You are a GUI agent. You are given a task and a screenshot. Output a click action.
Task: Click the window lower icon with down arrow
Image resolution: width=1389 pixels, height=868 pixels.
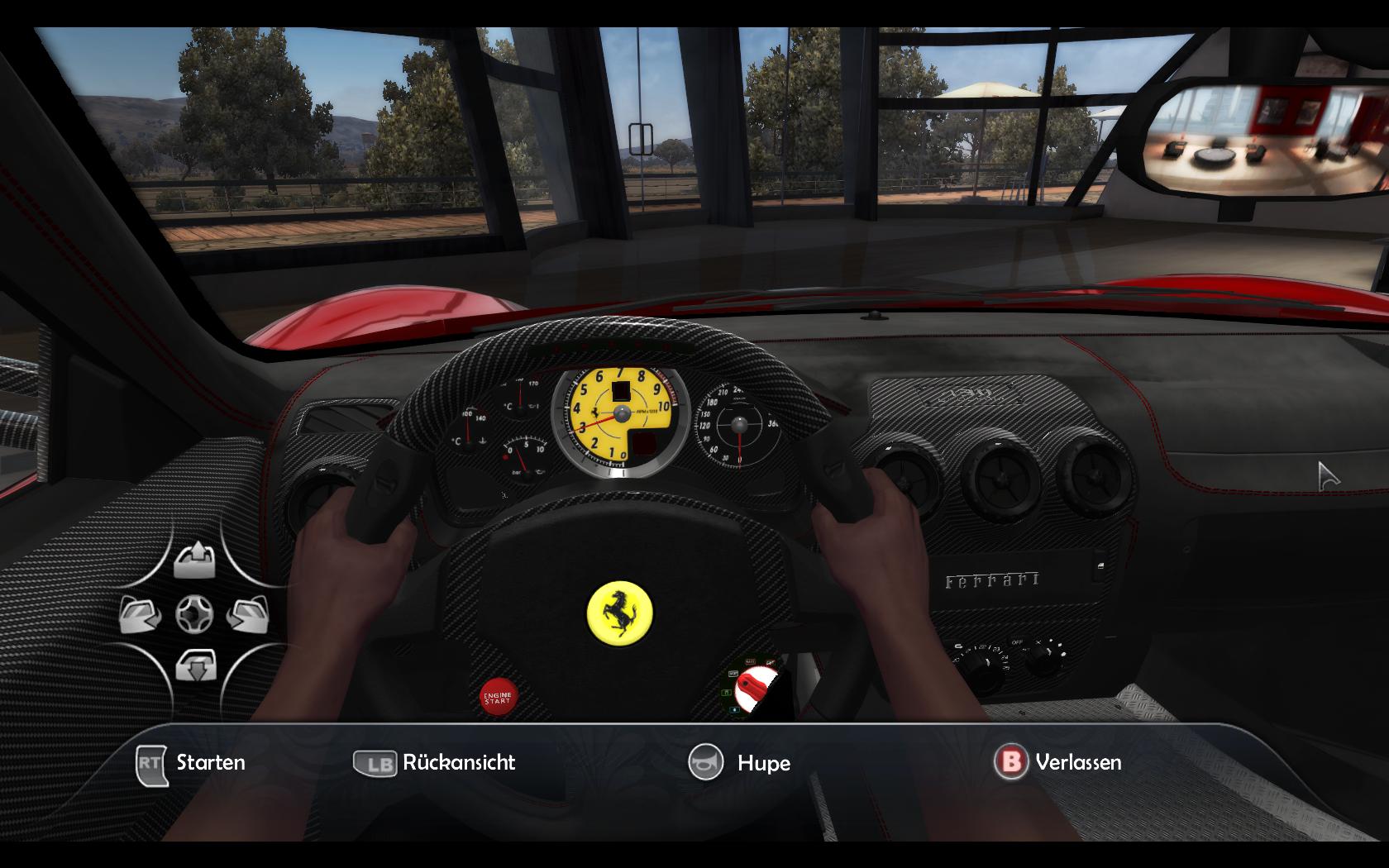point(195,665)
